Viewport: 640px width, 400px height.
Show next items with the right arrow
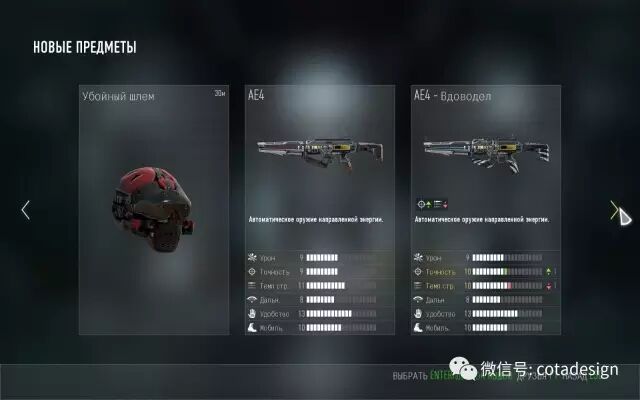click(x=614, y=210)
